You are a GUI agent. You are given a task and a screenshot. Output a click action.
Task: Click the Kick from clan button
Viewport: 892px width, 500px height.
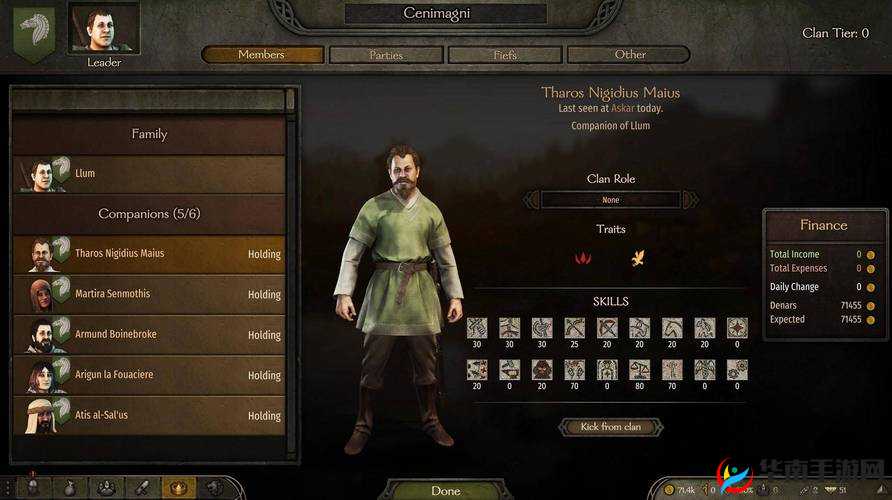point(610,427)
